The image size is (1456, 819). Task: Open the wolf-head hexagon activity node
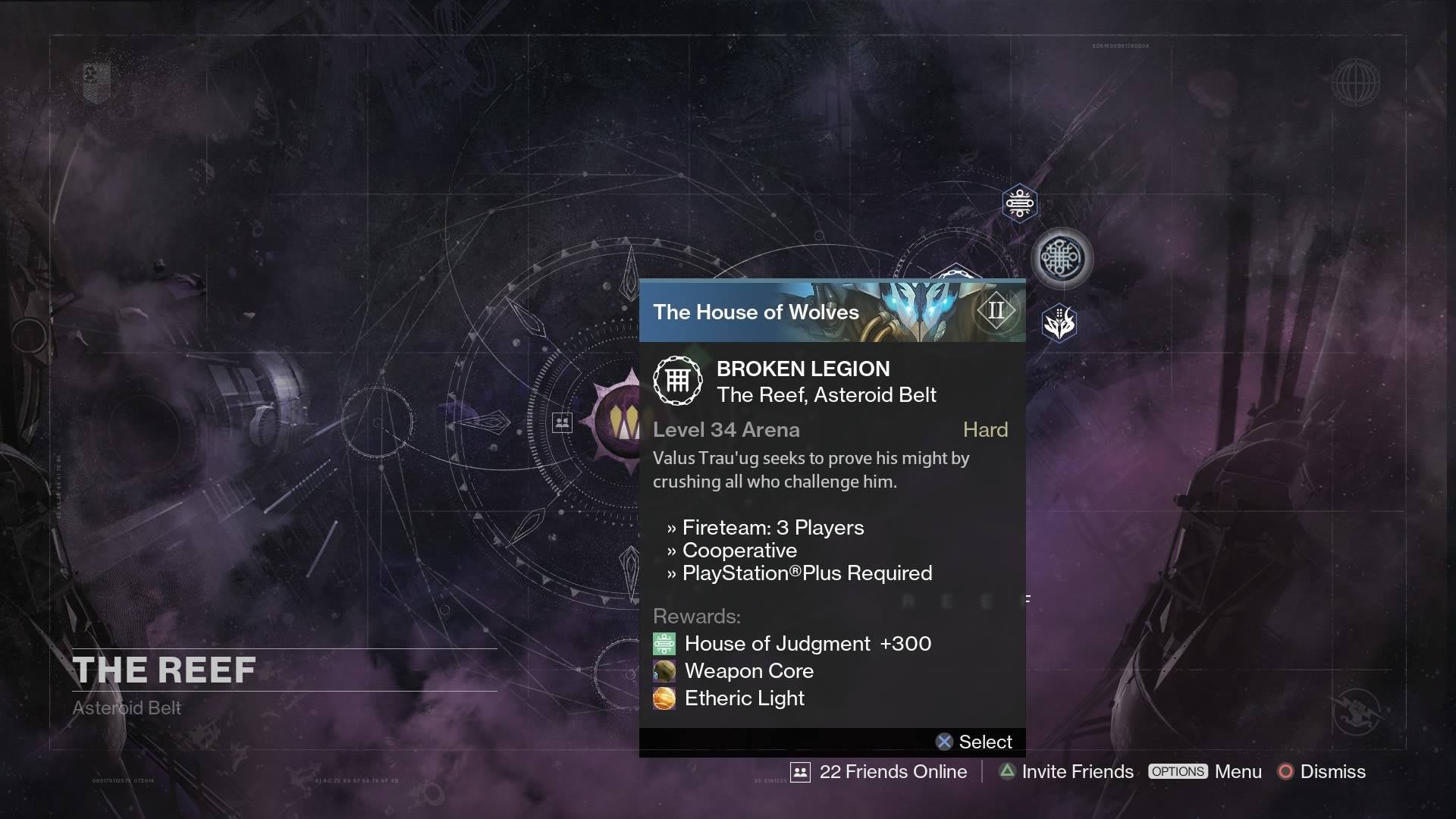pos(1059,324)
